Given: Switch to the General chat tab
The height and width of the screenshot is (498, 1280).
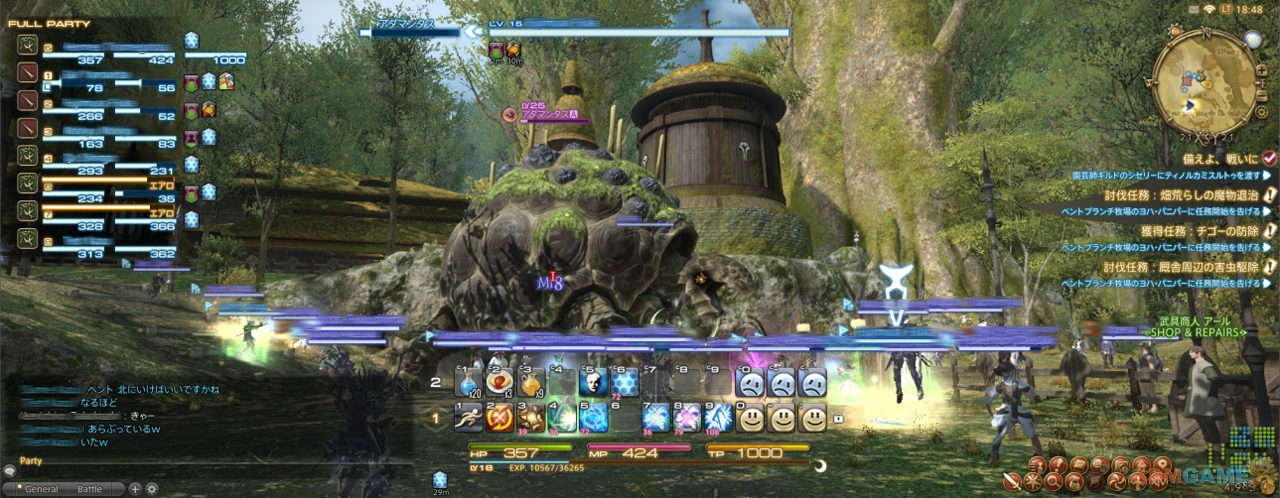Looking at the screenshot, I should 42,489.
